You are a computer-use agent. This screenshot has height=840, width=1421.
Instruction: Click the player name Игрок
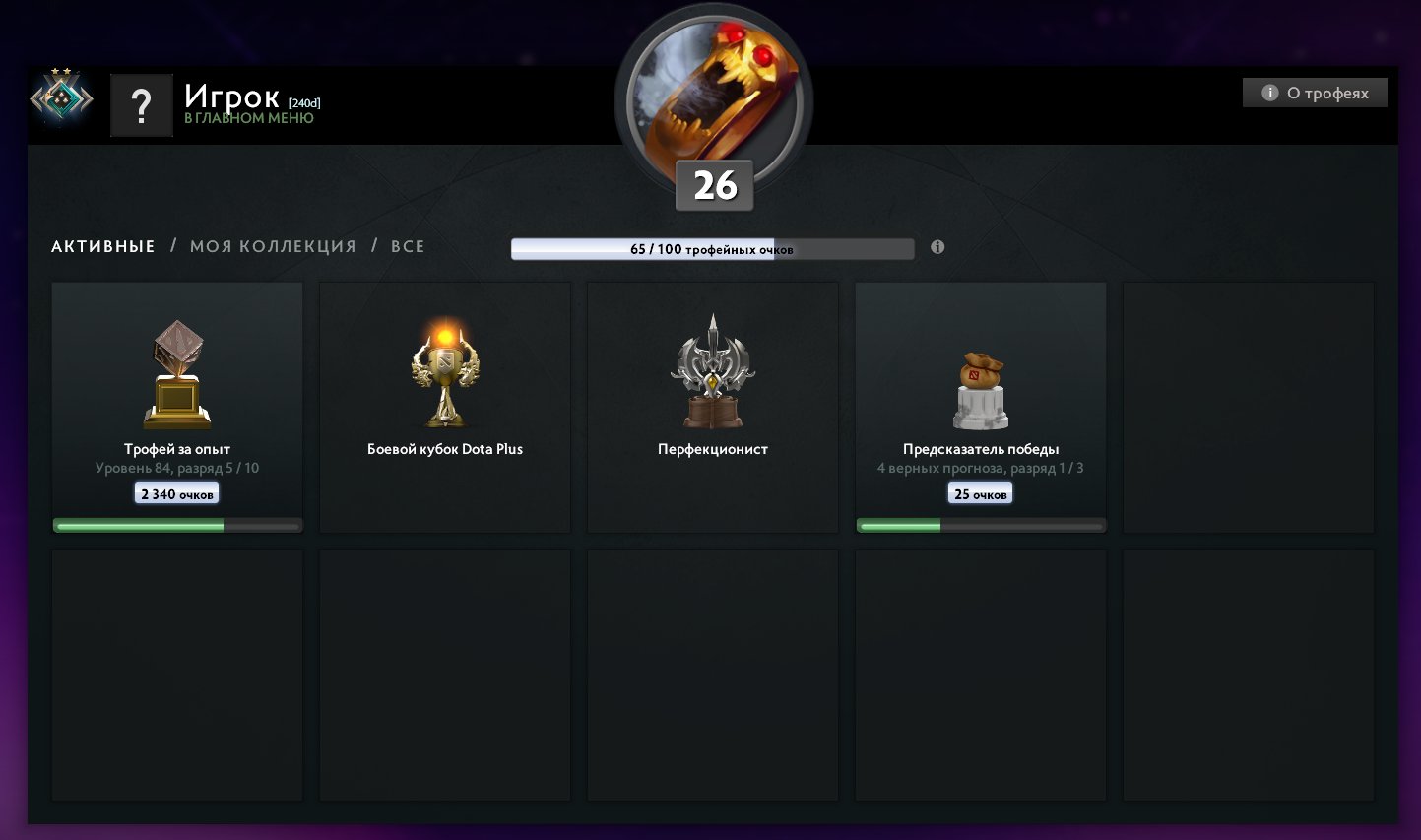pyautogui.click(x=231, y=96)
